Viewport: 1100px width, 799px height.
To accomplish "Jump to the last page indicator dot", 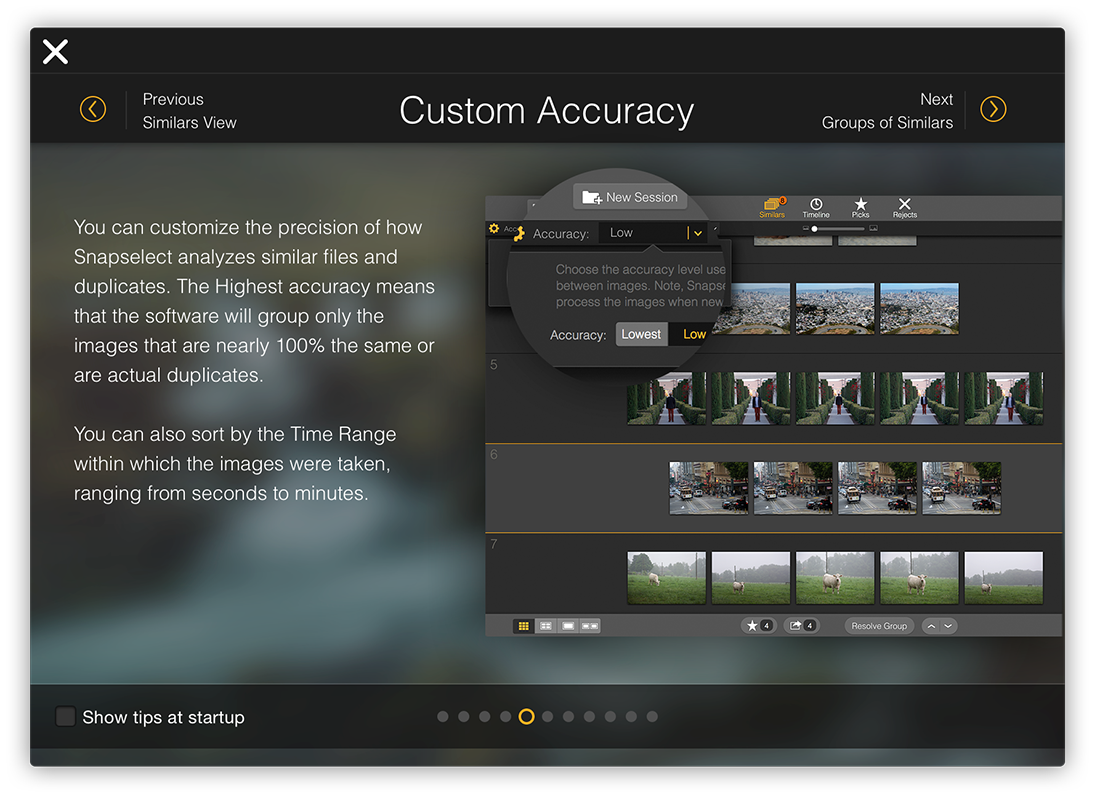I will [652, 716].
